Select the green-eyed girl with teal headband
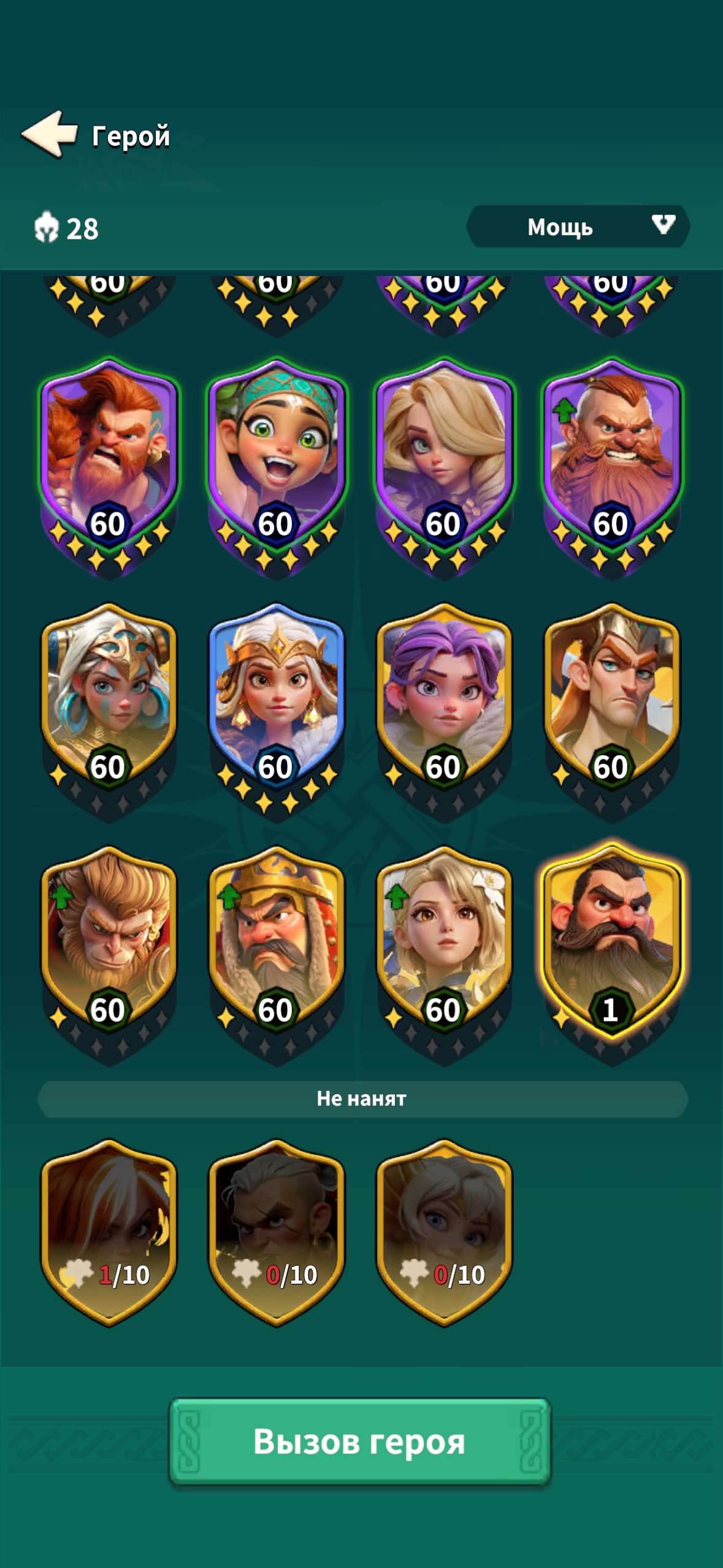Image resolution: width=723 pixels, height=1568 pixels. pyautogui.click(x=277, y=454)
